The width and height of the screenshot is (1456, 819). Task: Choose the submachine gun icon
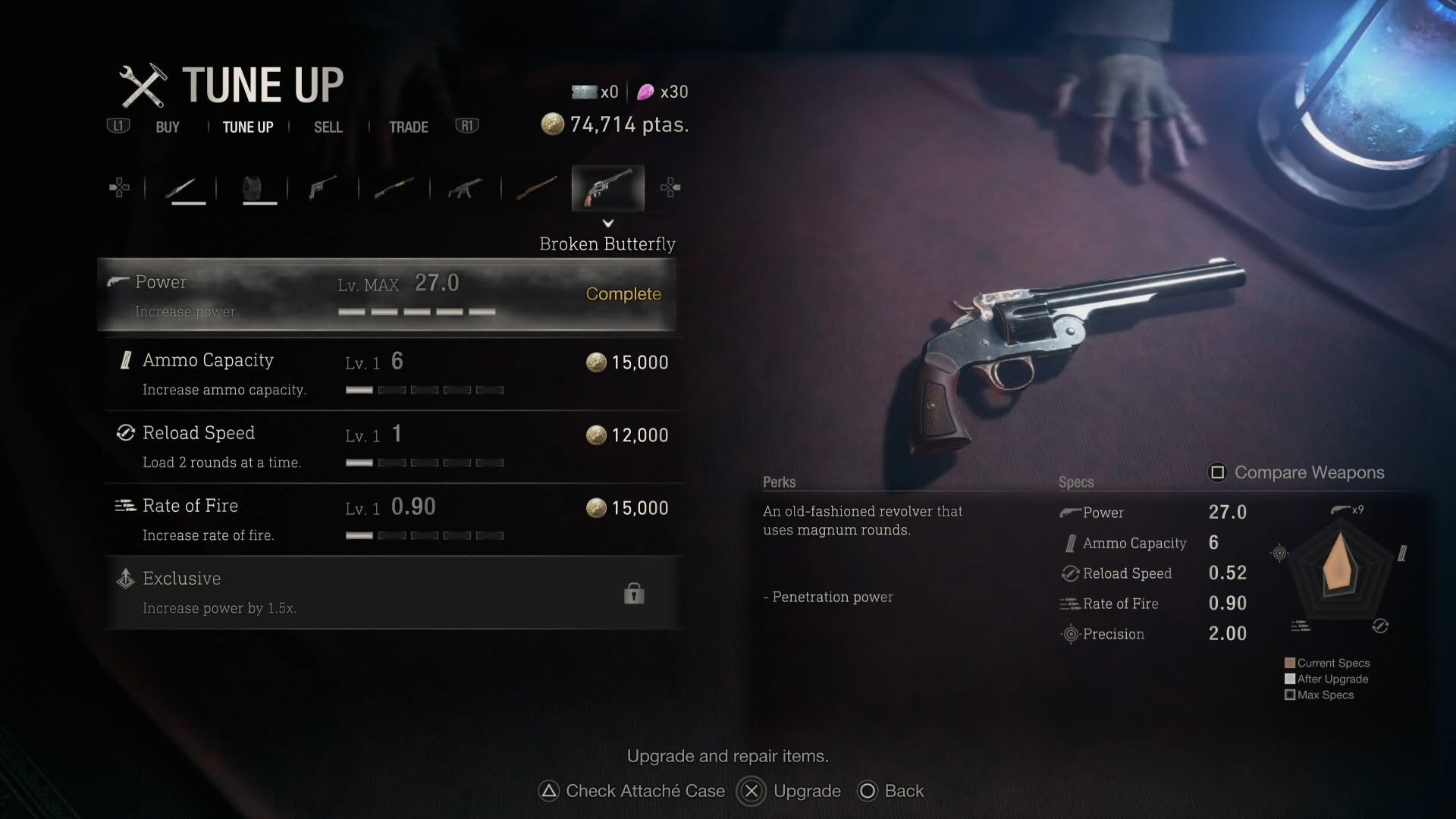(465, 187)
